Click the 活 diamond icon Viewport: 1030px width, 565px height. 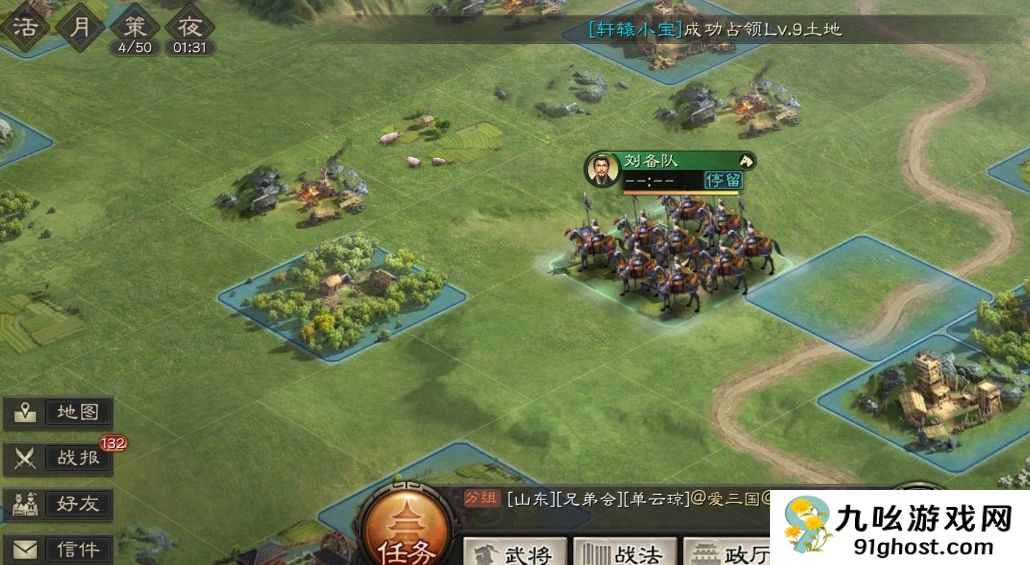pyautogui.click(x=23, y=24)
